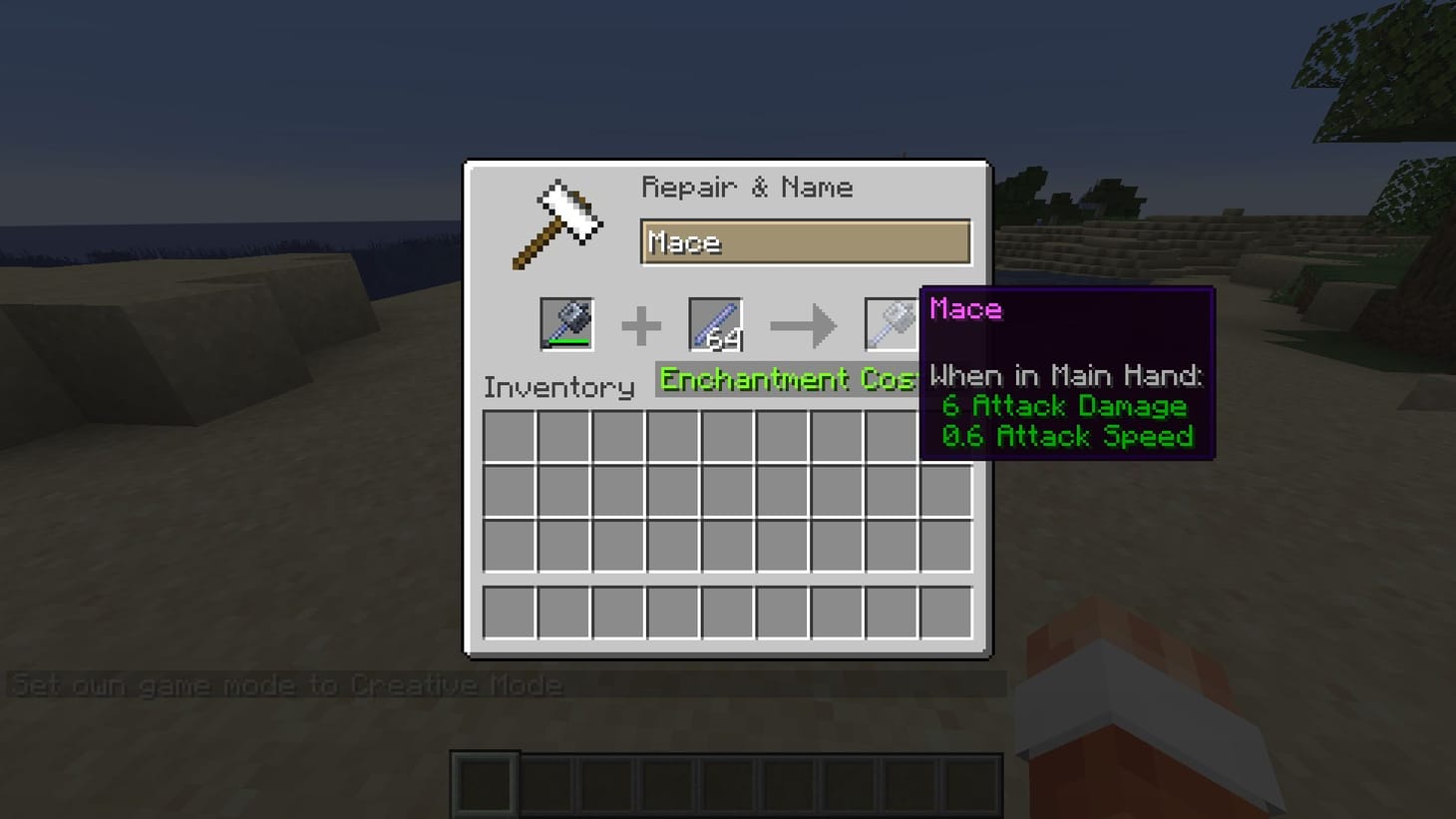Select the damaged mace in the first anvil slot

coord(567,323)
